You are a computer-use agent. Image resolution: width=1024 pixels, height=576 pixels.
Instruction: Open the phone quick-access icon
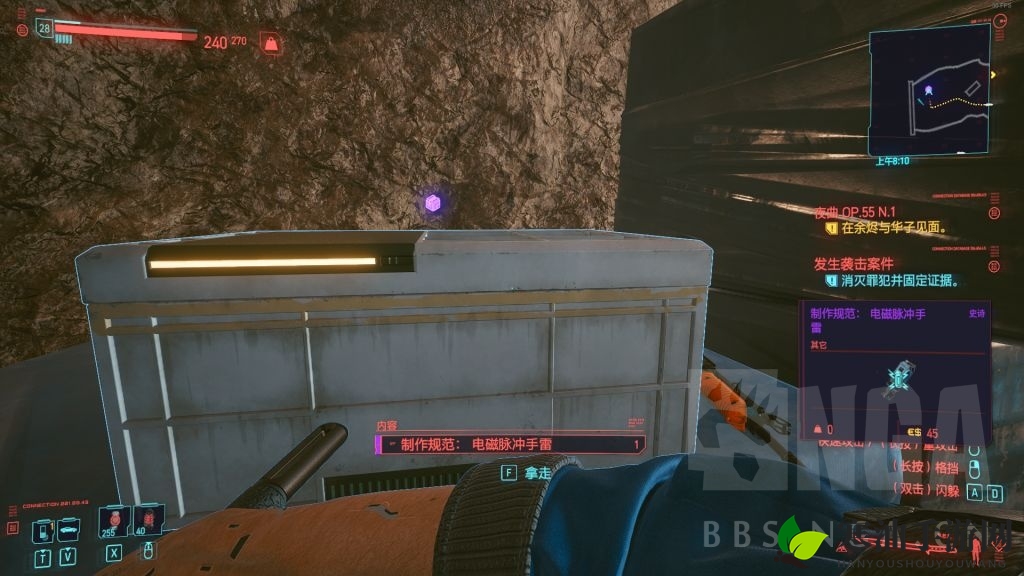coord(43,530)
